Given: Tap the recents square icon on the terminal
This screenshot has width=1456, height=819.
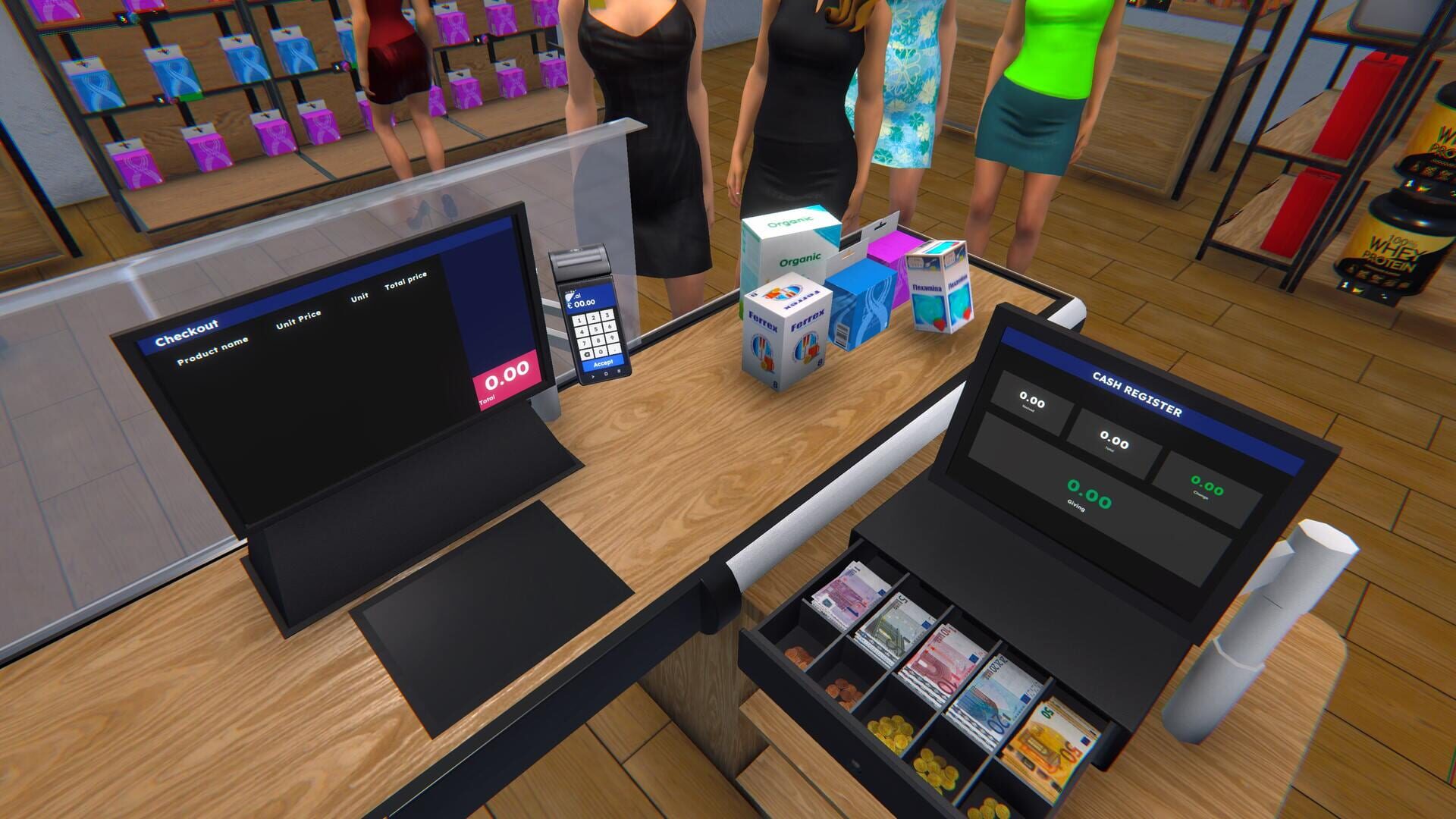Looking at the screenshot, I should (x=619, y=372).
